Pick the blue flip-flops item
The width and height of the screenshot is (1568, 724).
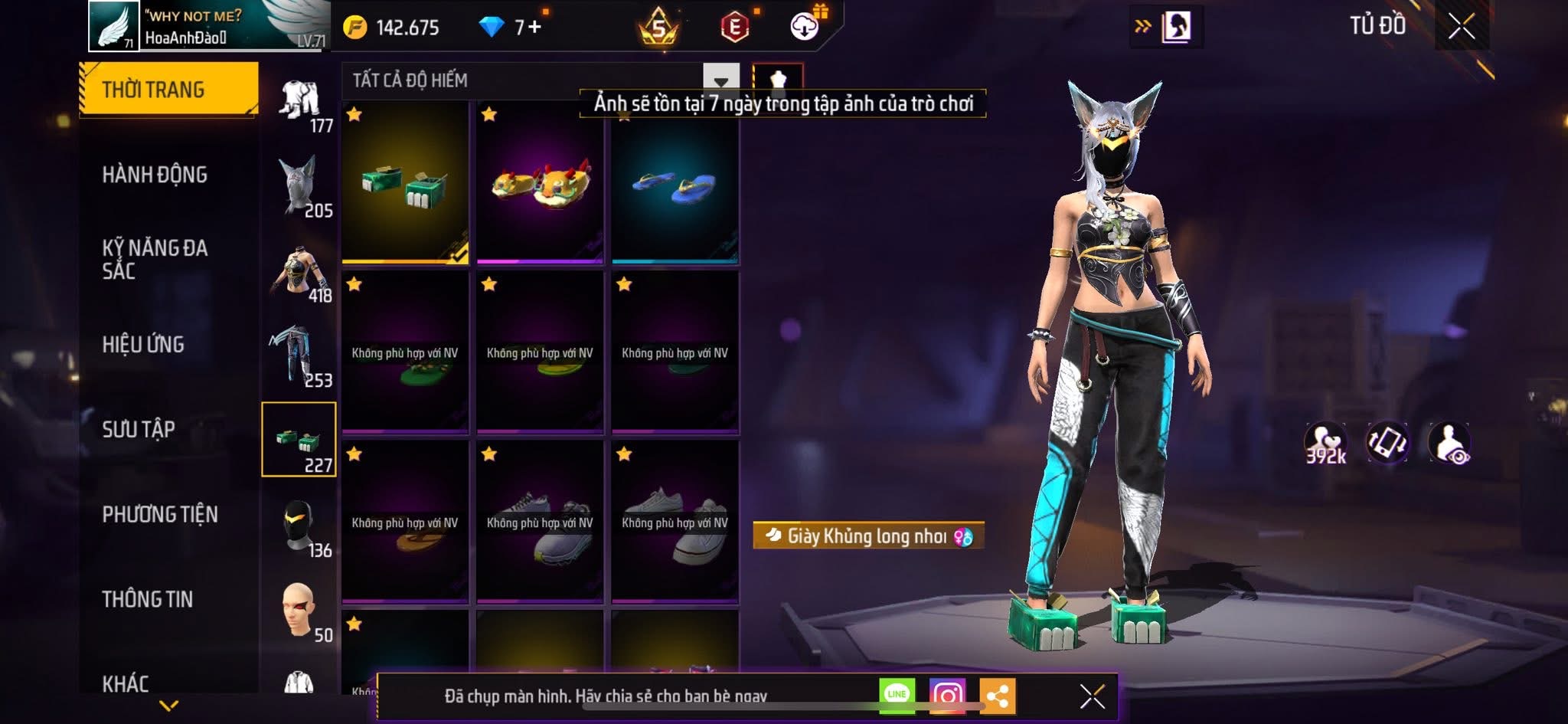point(675,182)
